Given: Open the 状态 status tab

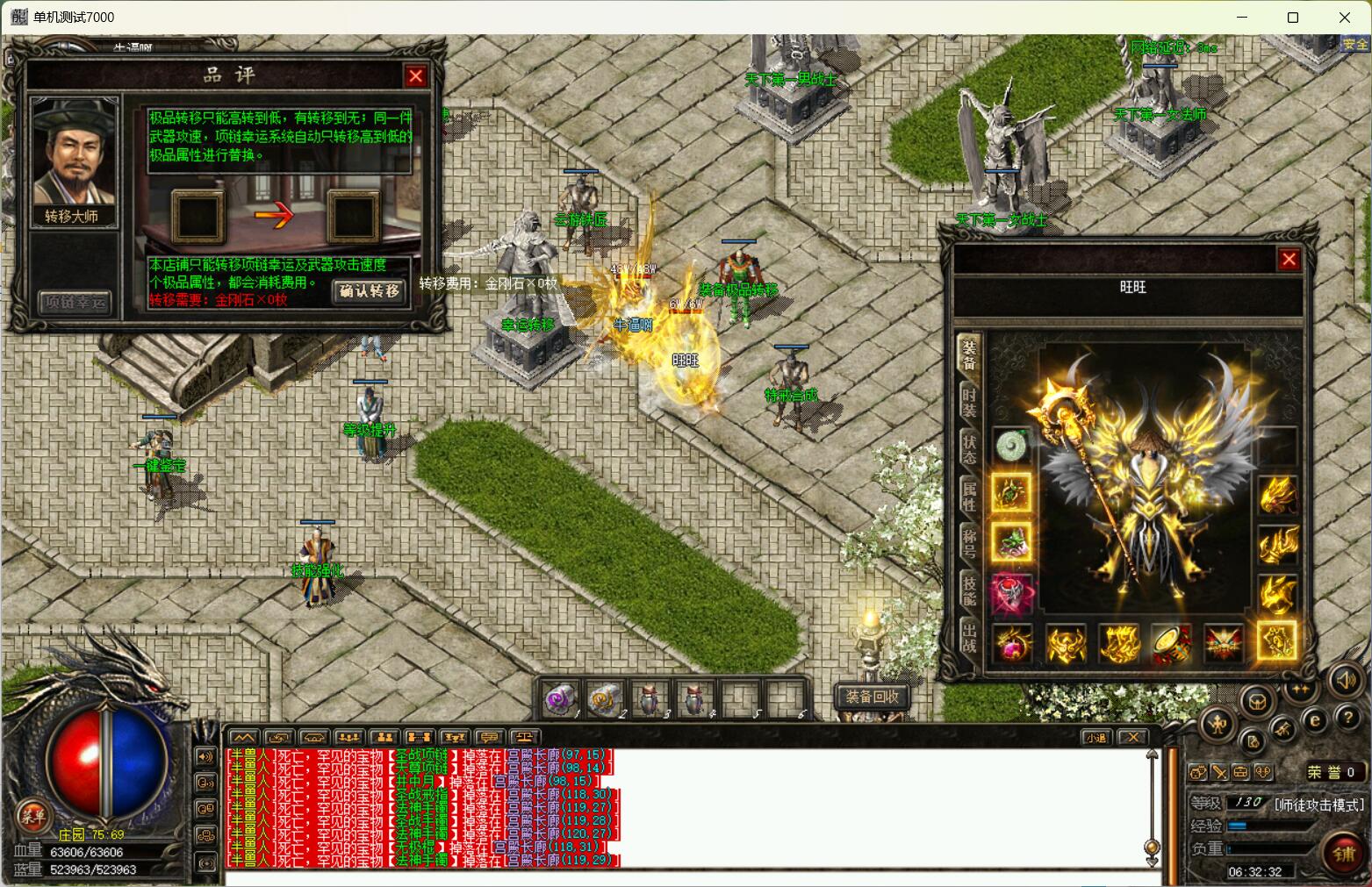Looking at the screenshot, I should point(969,448).
